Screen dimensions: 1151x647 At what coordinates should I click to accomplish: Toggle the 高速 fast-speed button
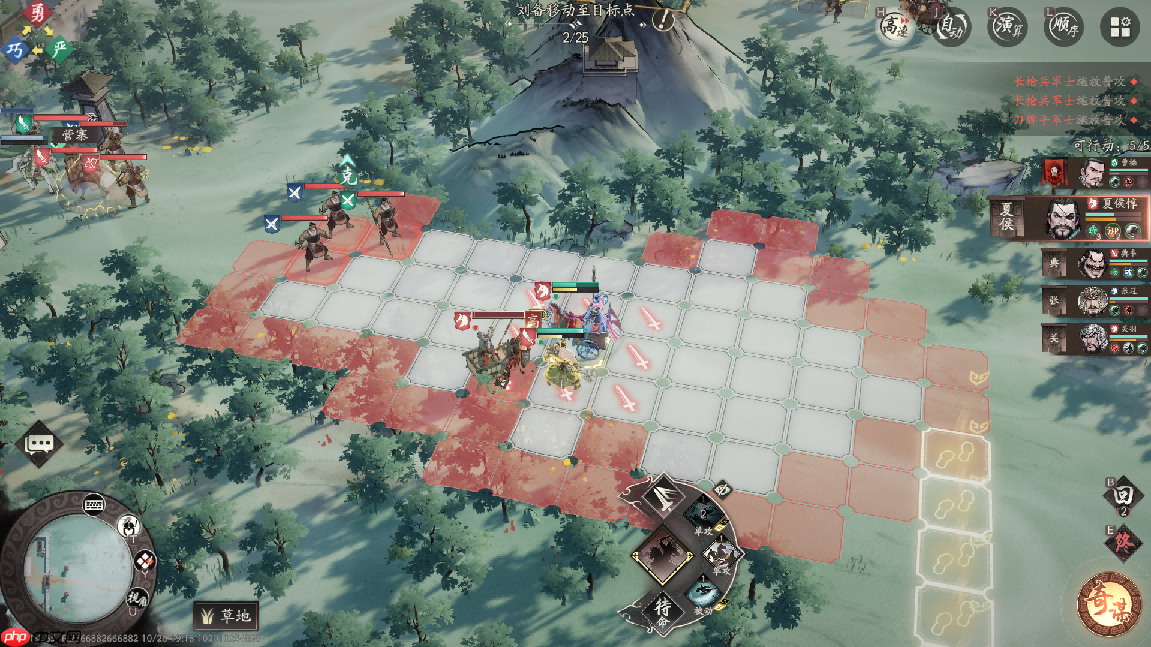pos(892,28)
